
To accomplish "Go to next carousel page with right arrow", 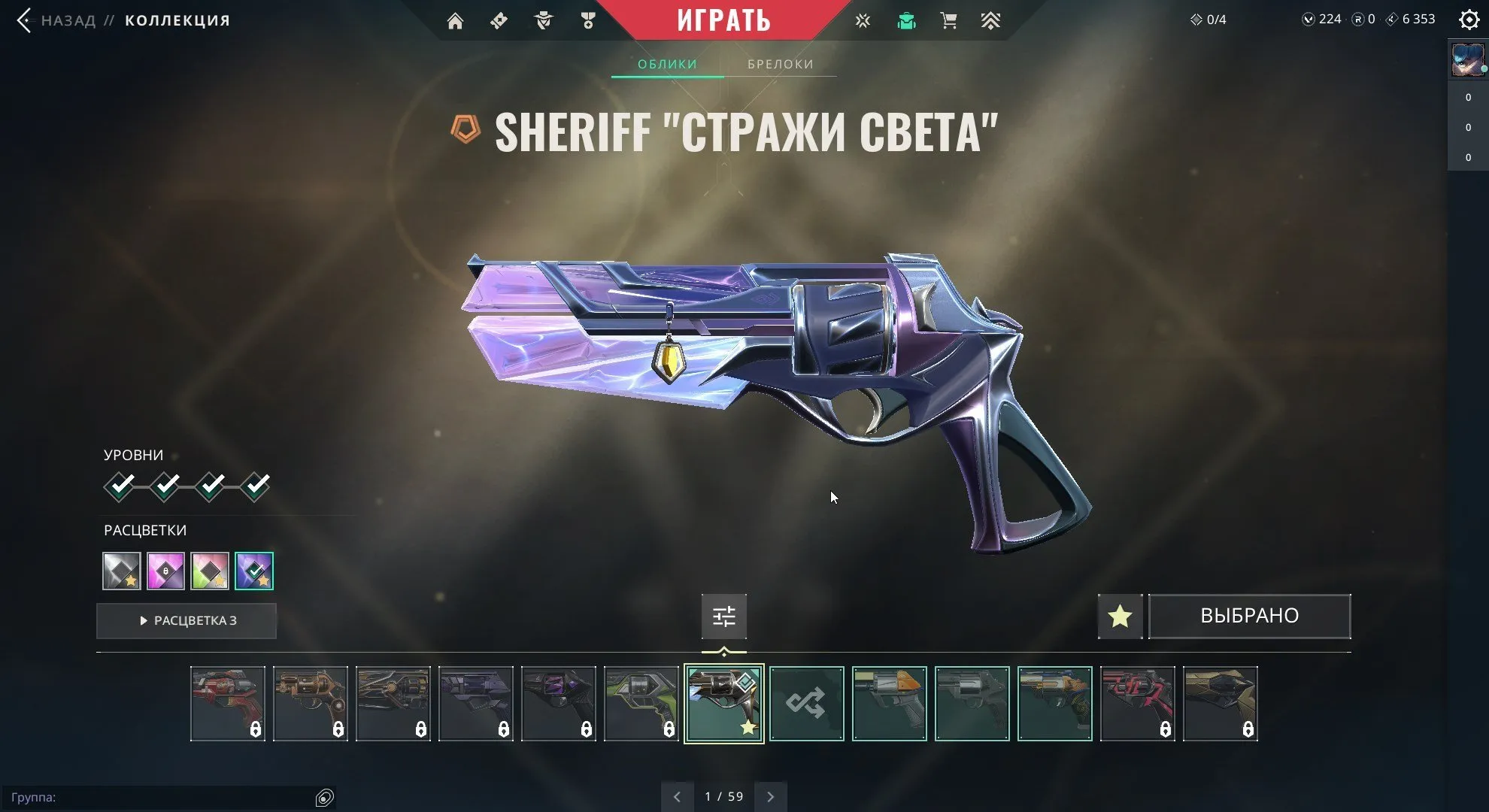I will point(770,795).
